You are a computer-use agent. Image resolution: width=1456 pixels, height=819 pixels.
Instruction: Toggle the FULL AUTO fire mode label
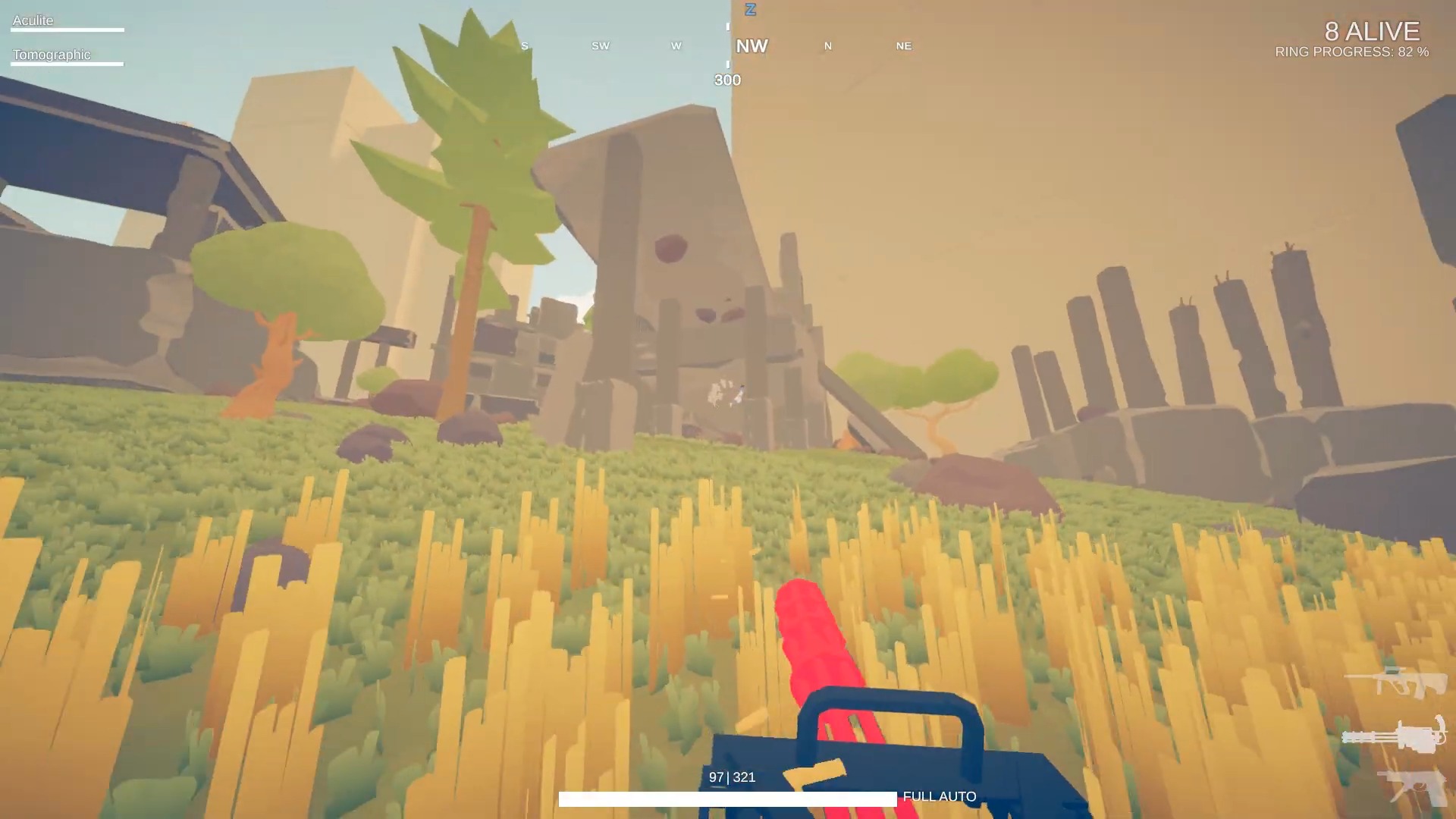click(x=939, y=796)
